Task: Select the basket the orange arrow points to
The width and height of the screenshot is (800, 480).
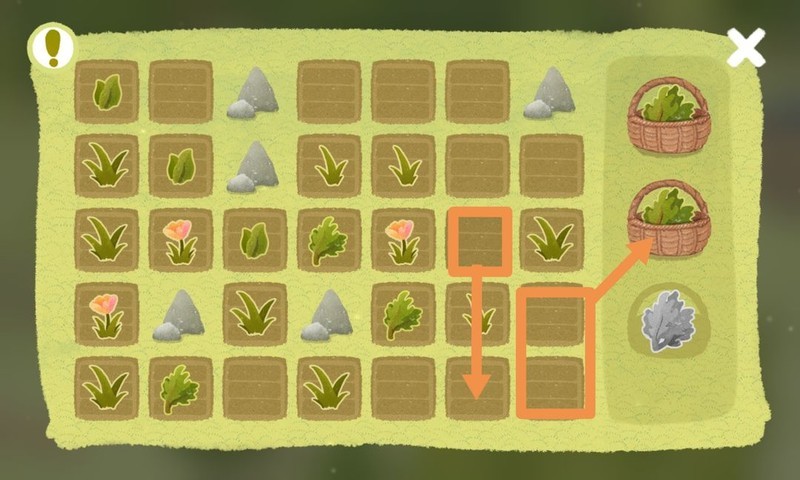Action: tap(668, 219)
